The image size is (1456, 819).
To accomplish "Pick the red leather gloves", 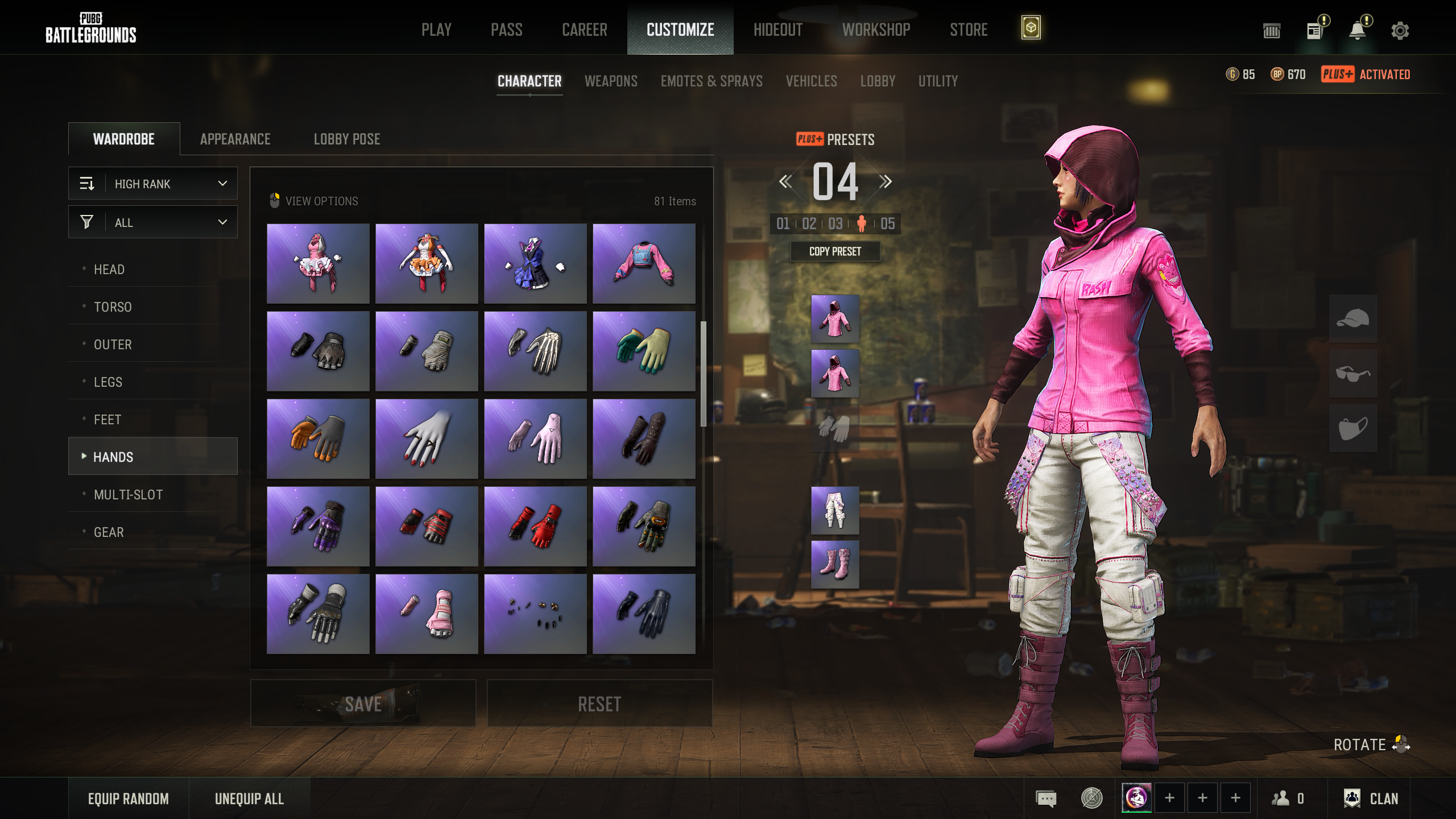I will (x=535, y=526).
